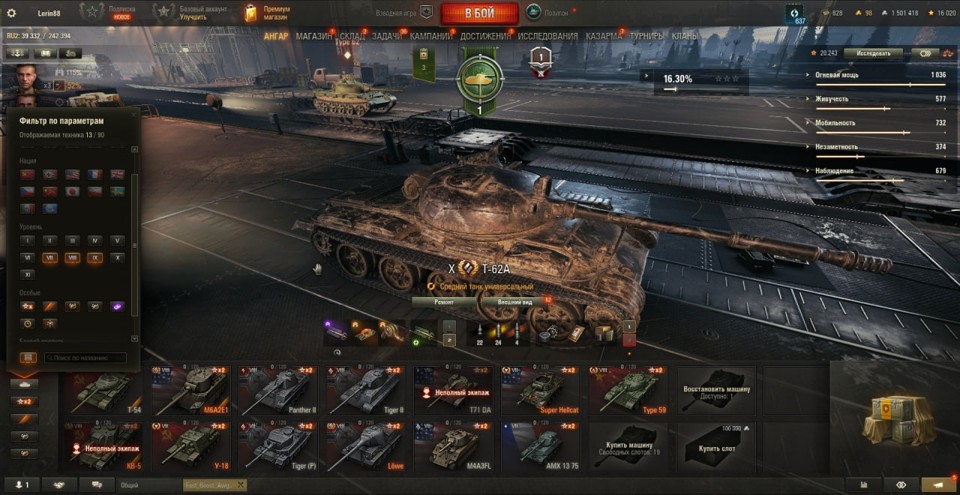
Task: Select the Super Hellcat tank in carousel
Action: tap(540, 390)
